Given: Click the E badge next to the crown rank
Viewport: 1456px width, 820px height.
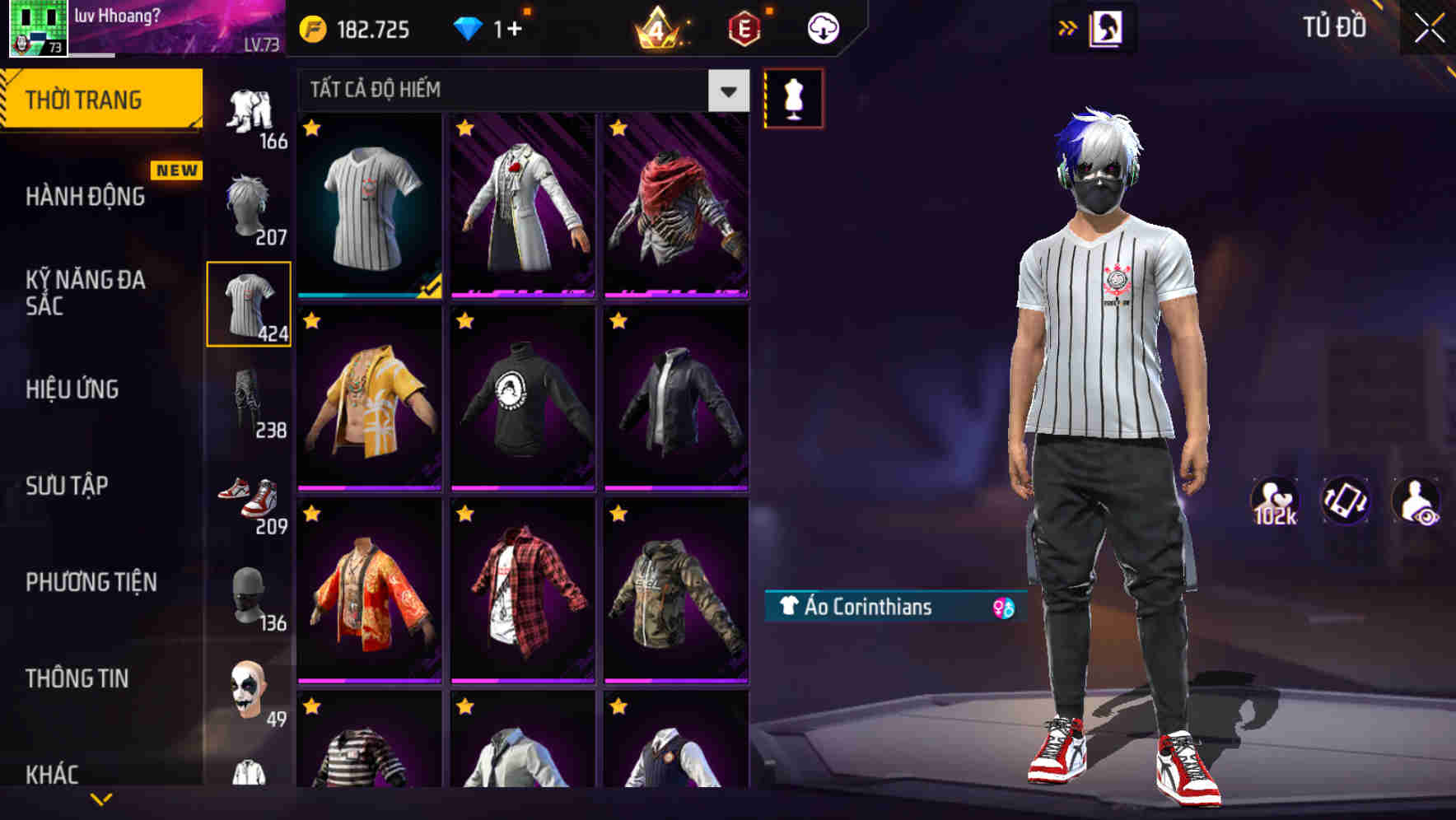Looking at the screenshot, I should [744, 27].
